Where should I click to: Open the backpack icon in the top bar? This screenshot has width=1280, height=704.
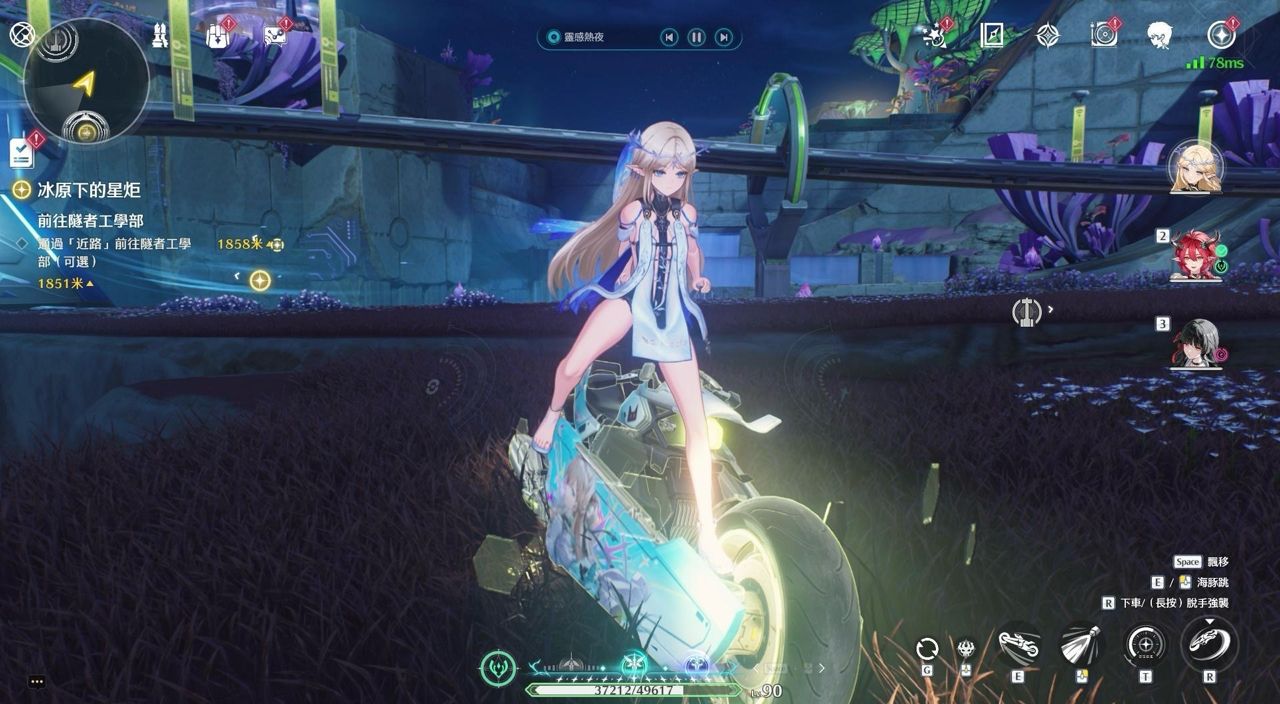pos(217,36)
